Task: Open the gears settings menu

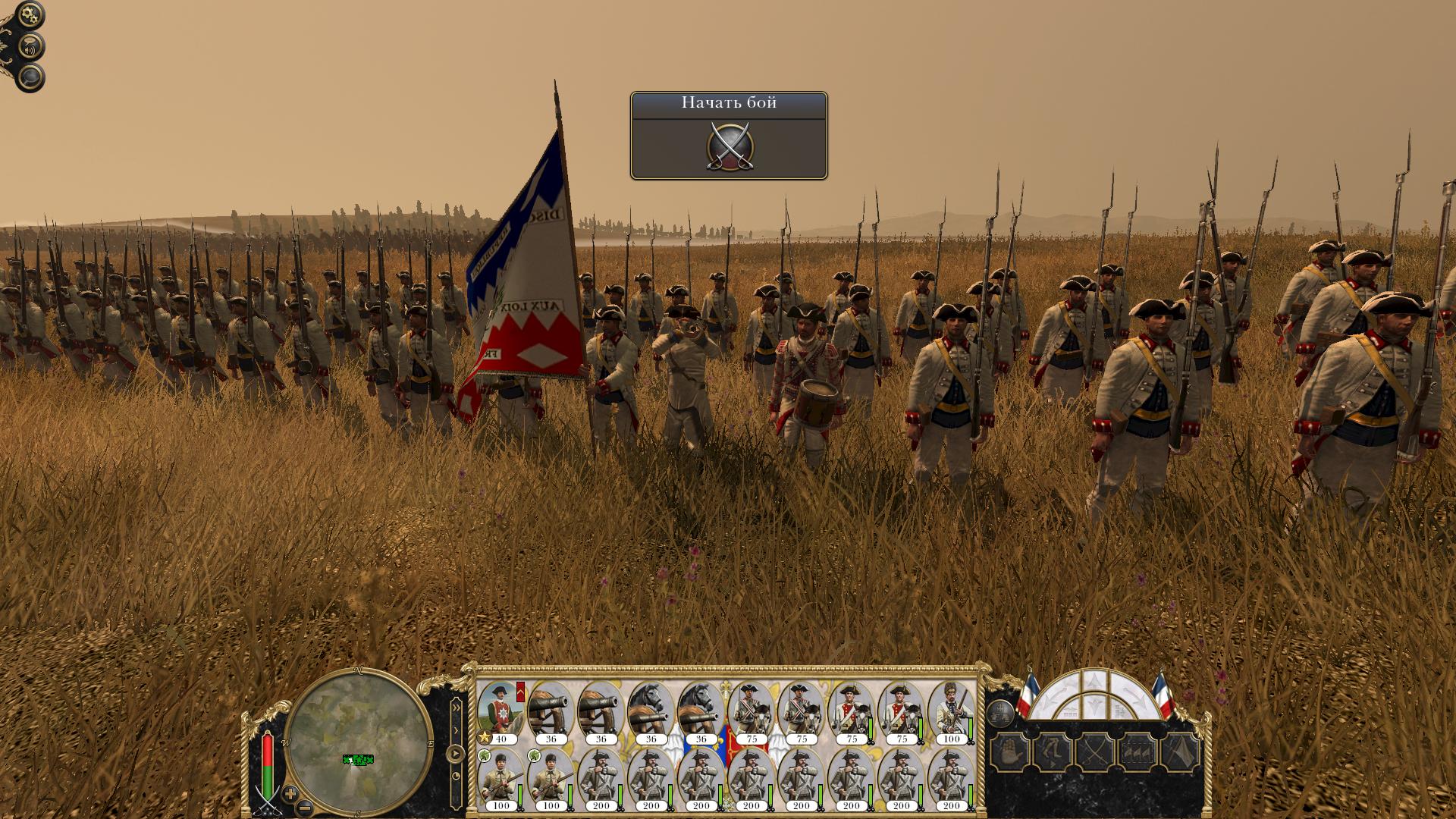Action: 30,15
